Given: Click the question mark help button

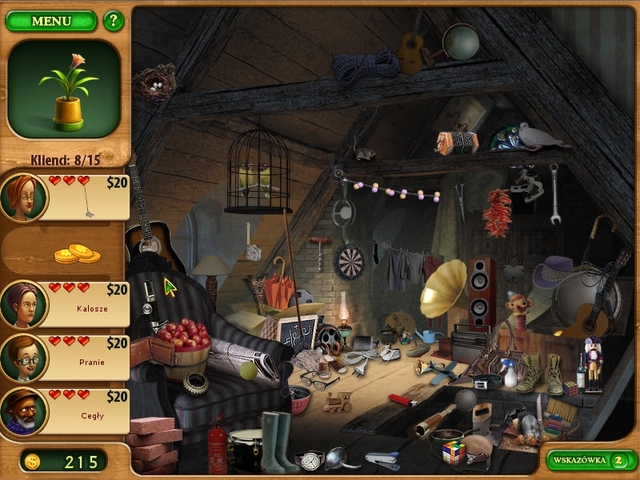Looking at the screenshot, I should click(113, 20).
